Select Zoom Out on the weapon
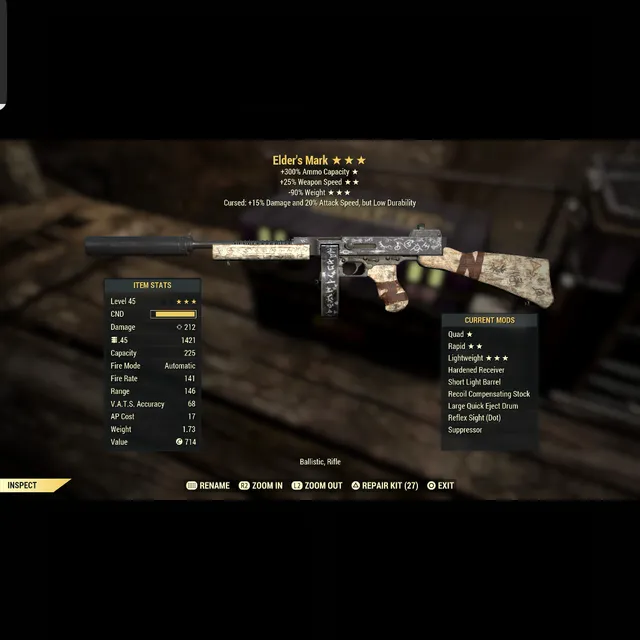The height and width of the screenshot is (640, 640). pyautogui.click(x=316, y=486)
